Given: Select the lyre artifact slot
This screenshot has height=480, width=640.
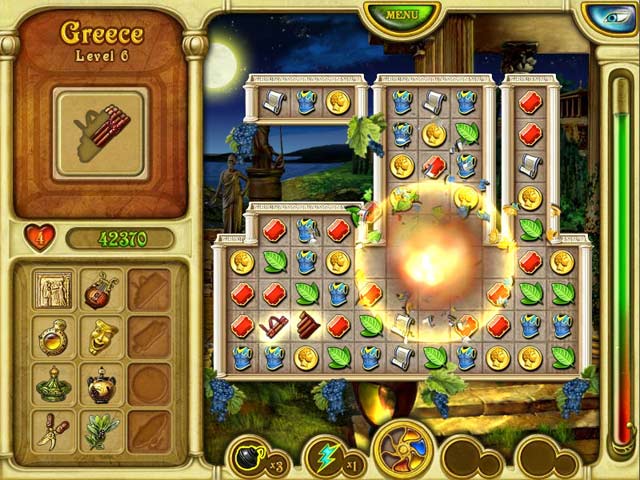Looking at the screenshot, I should [x=100, y=290].
